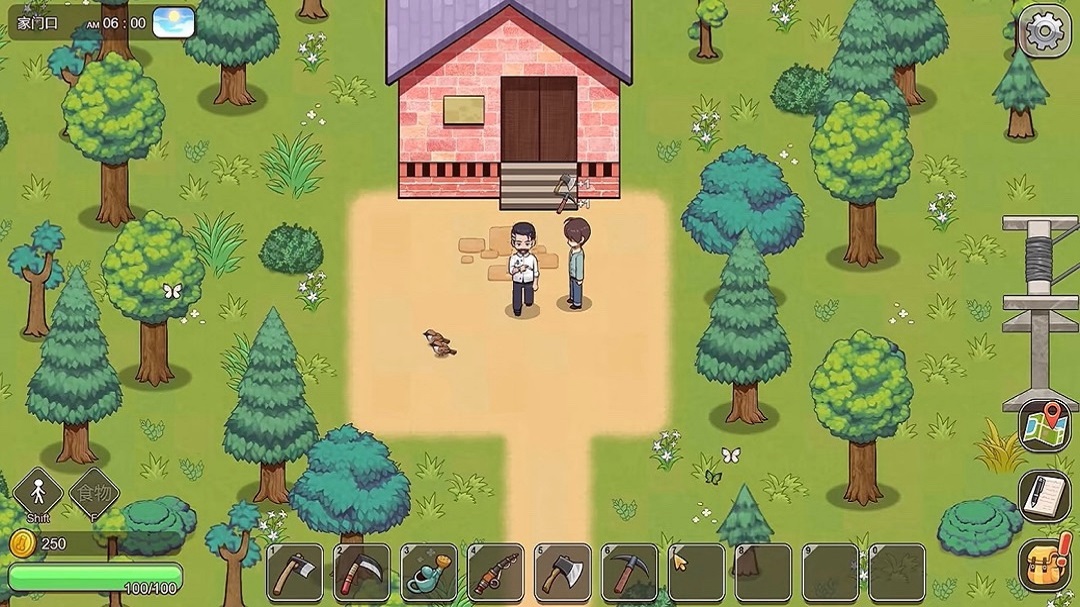Select the watering can hotbar slot
The image size is (1080, 607).
point(429,572)
